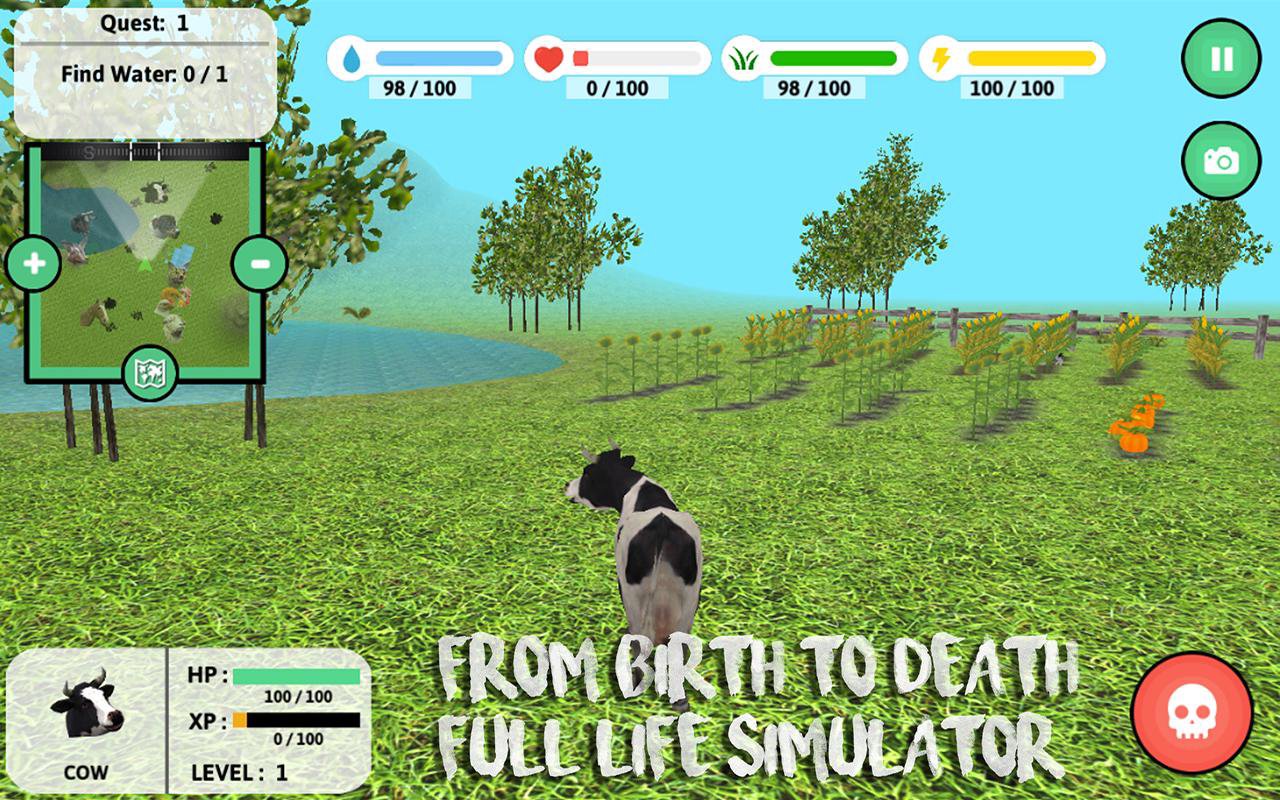Click the 98/100 thirst value label
Image resolution: width=1280 pixels, height=800 pixels.
(x=419, y=89)
